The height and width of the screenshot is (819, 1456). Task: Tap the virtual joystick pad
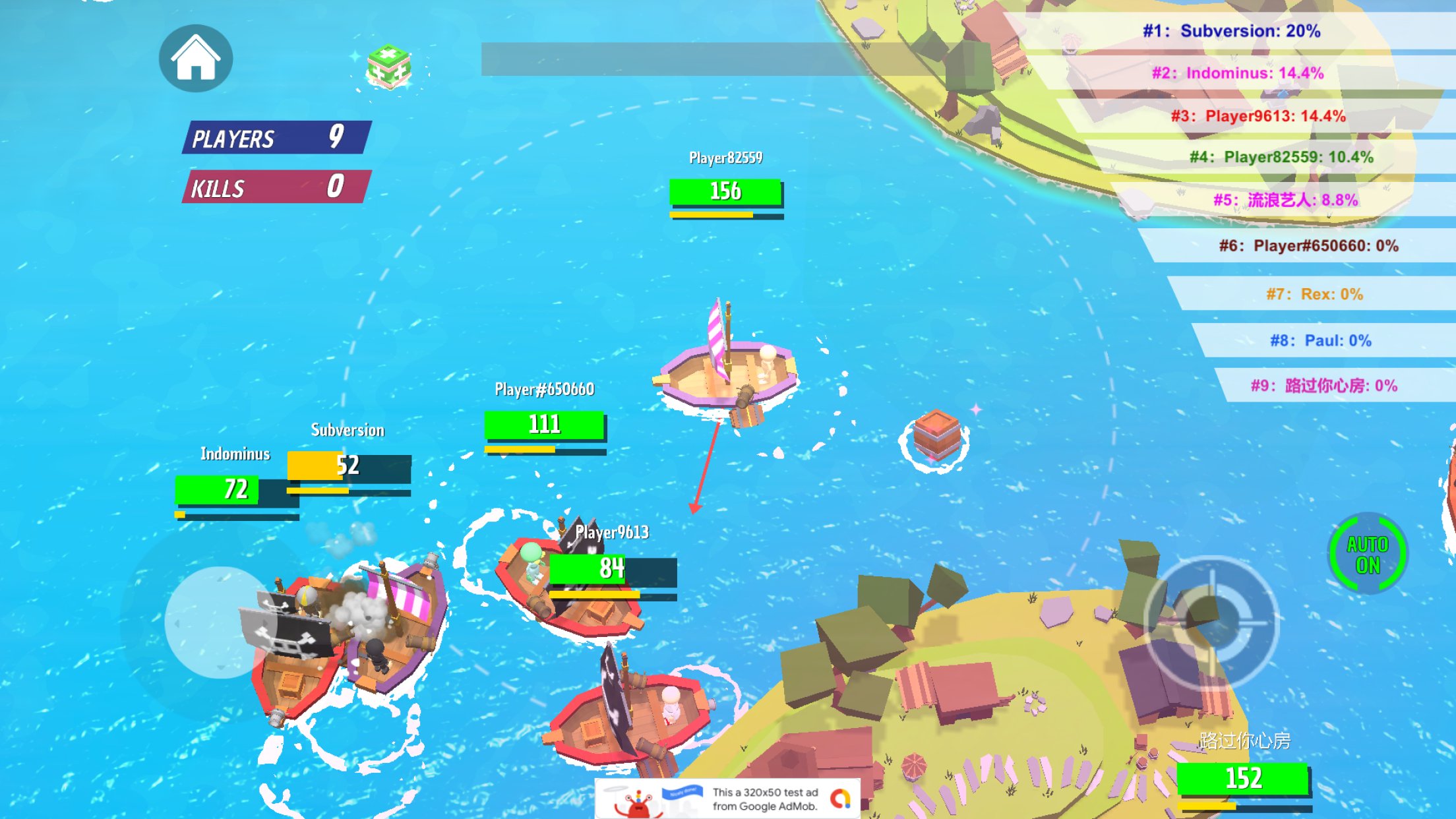coord(220,622)
